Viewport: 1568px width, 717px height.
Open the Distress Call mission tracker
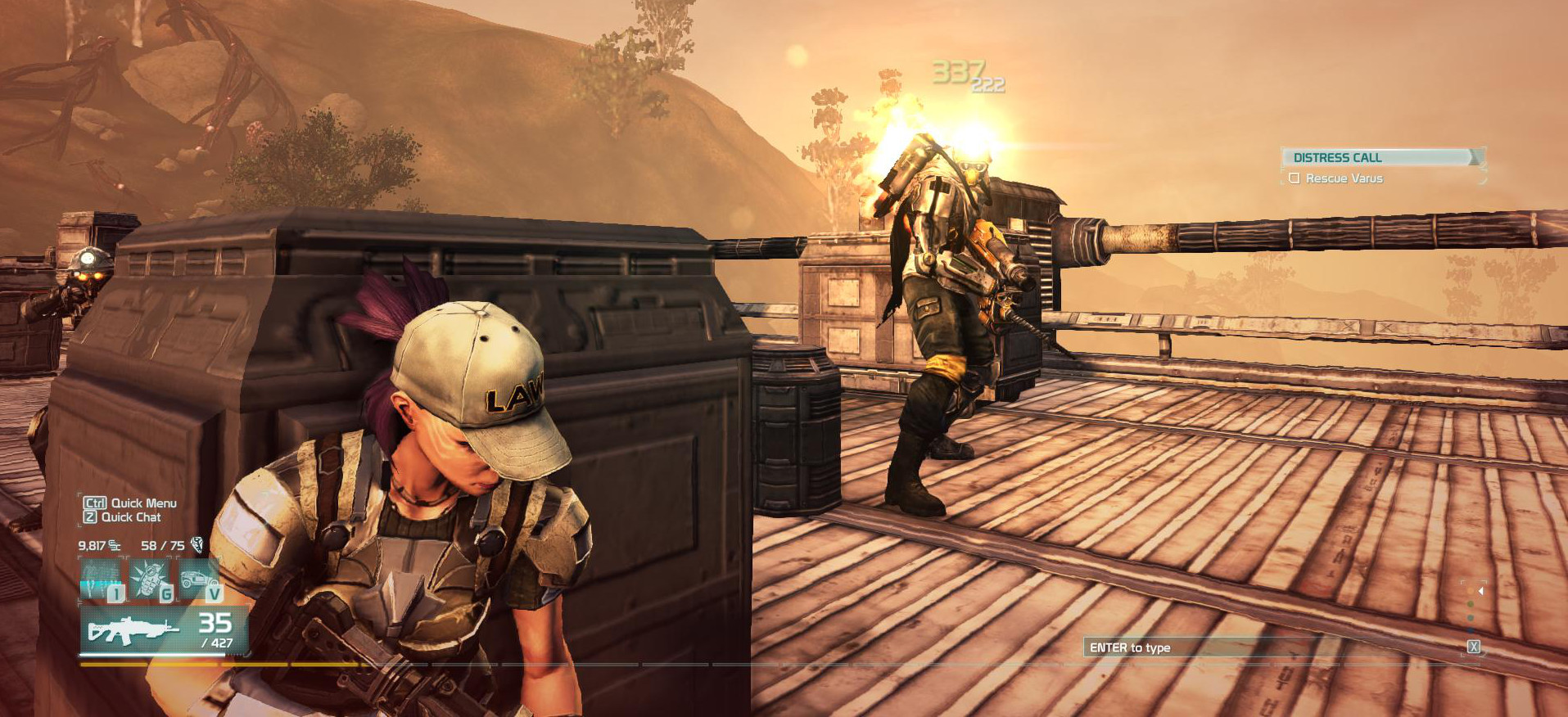[1380, 157]
